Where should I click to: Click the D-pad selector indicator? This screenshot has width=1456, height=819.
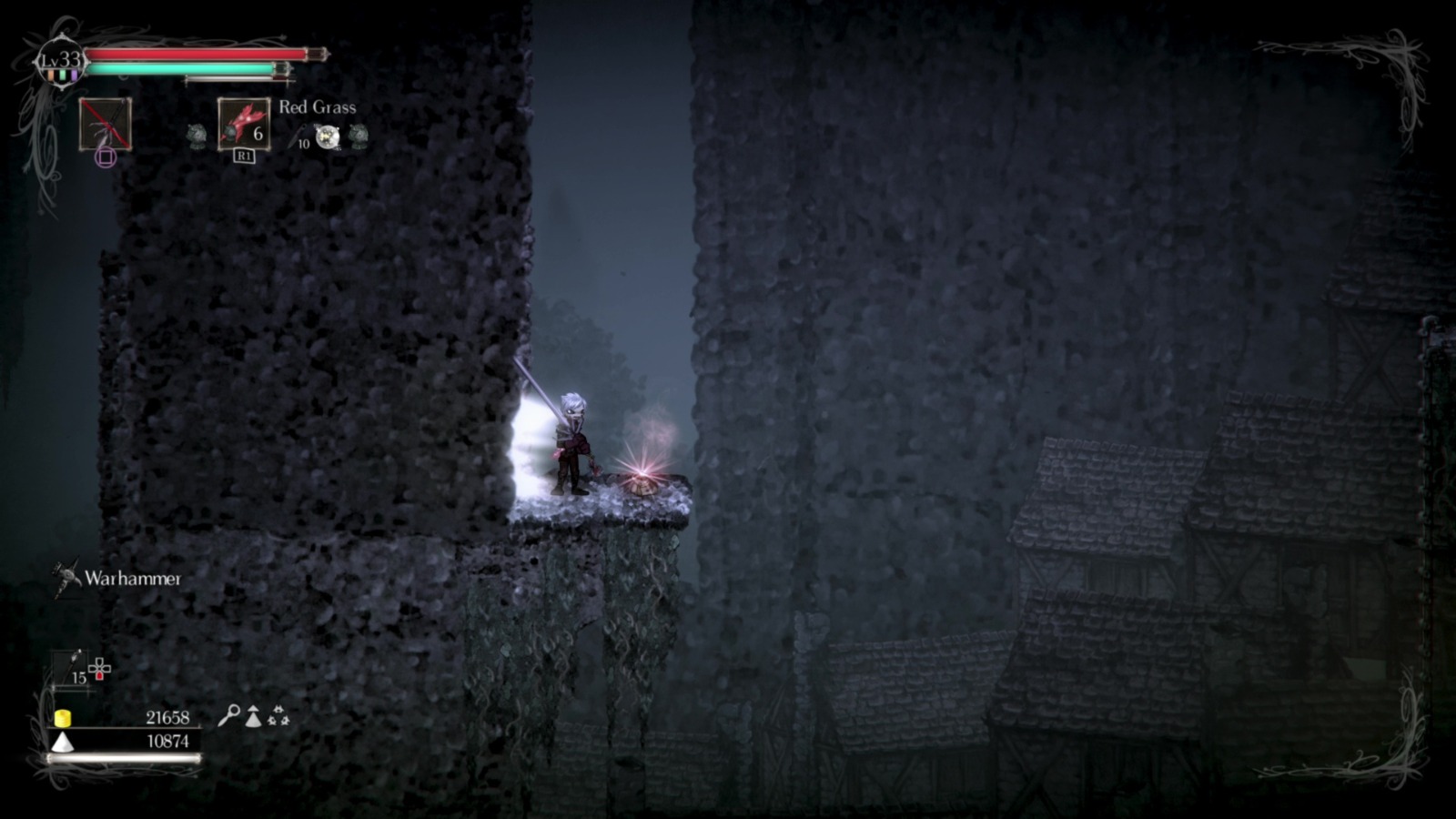point(99,668)
